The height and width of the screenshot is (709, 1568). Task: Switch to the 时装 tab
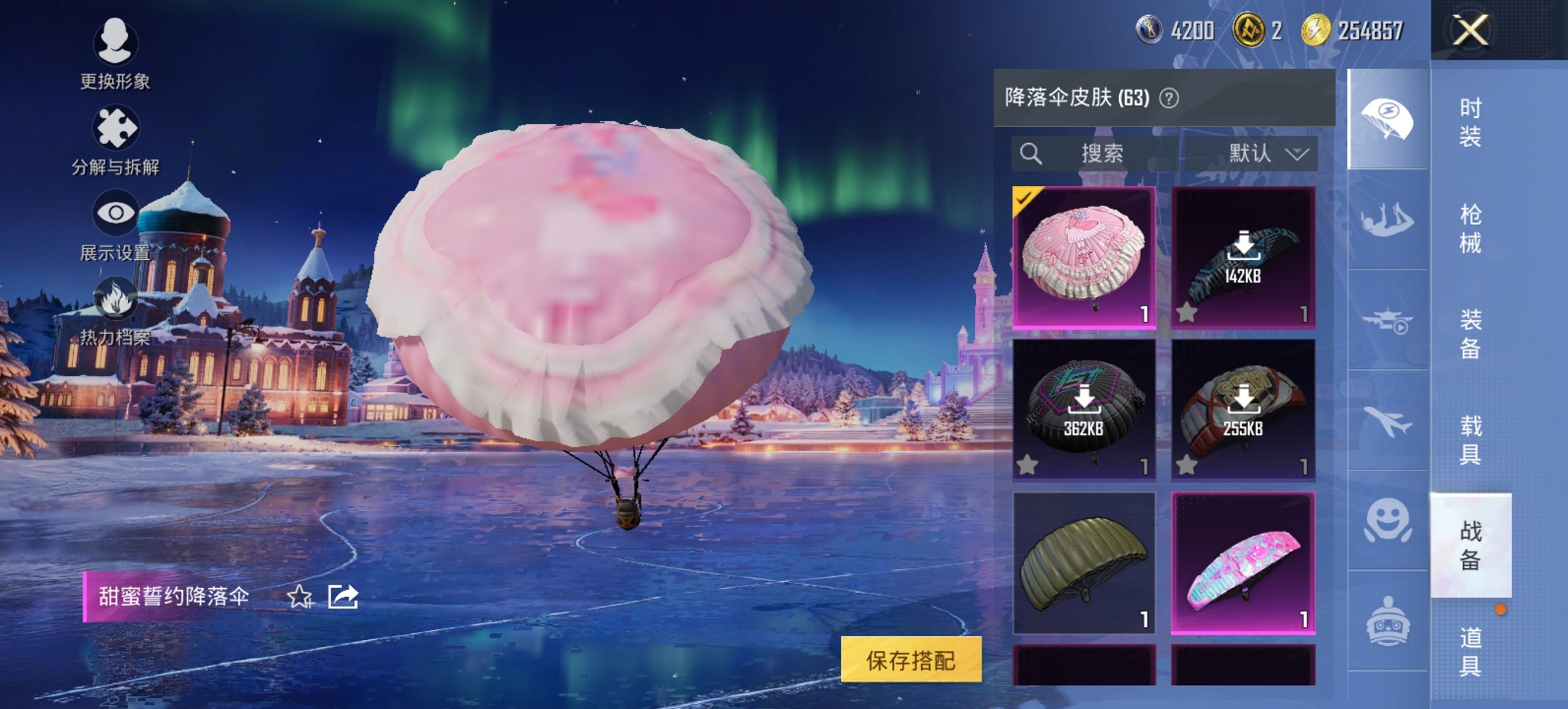click(x=1472, y=123)
